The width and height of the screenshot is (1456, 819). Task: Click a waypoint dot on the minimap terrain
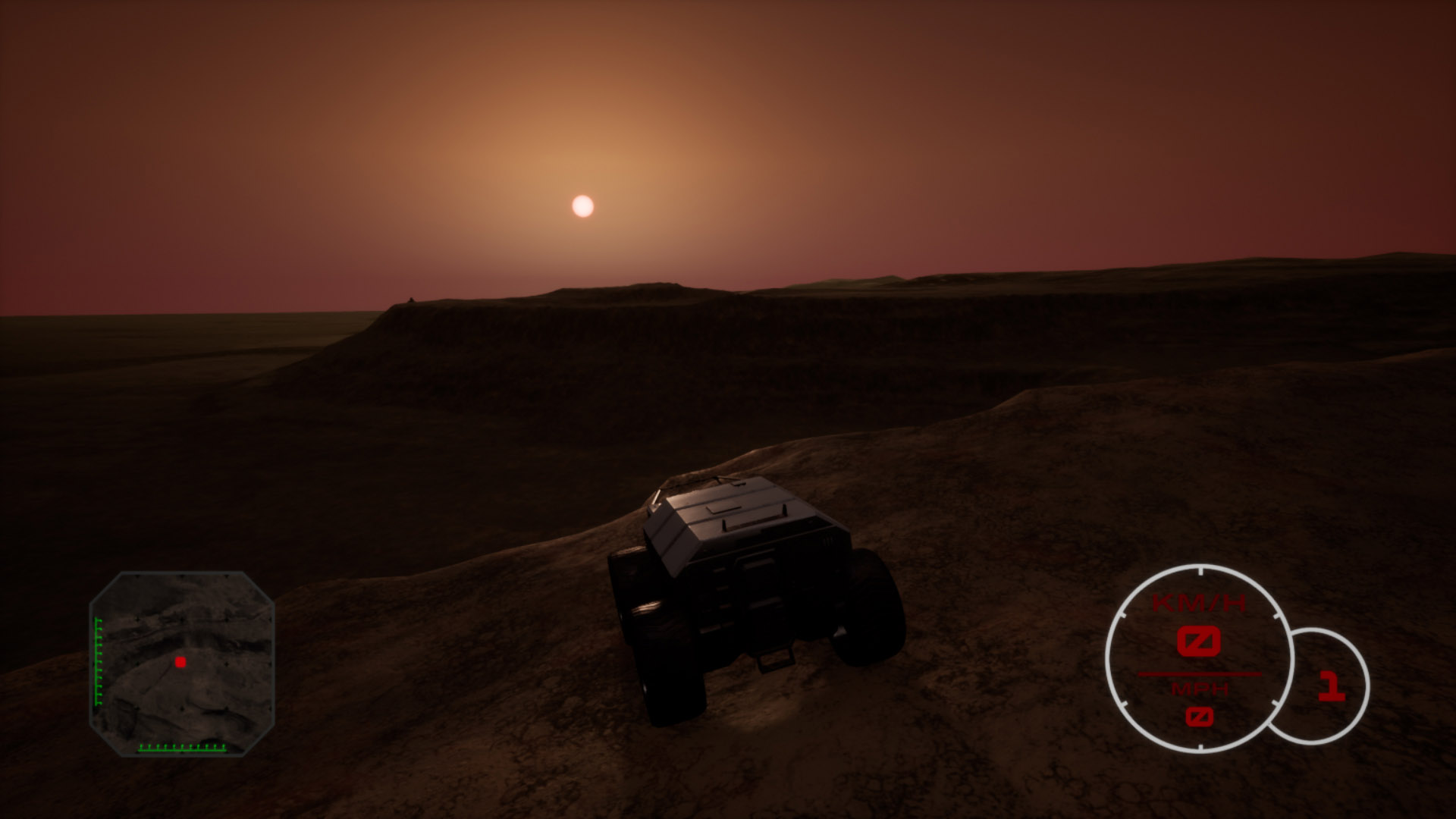(x=226, y=664)
